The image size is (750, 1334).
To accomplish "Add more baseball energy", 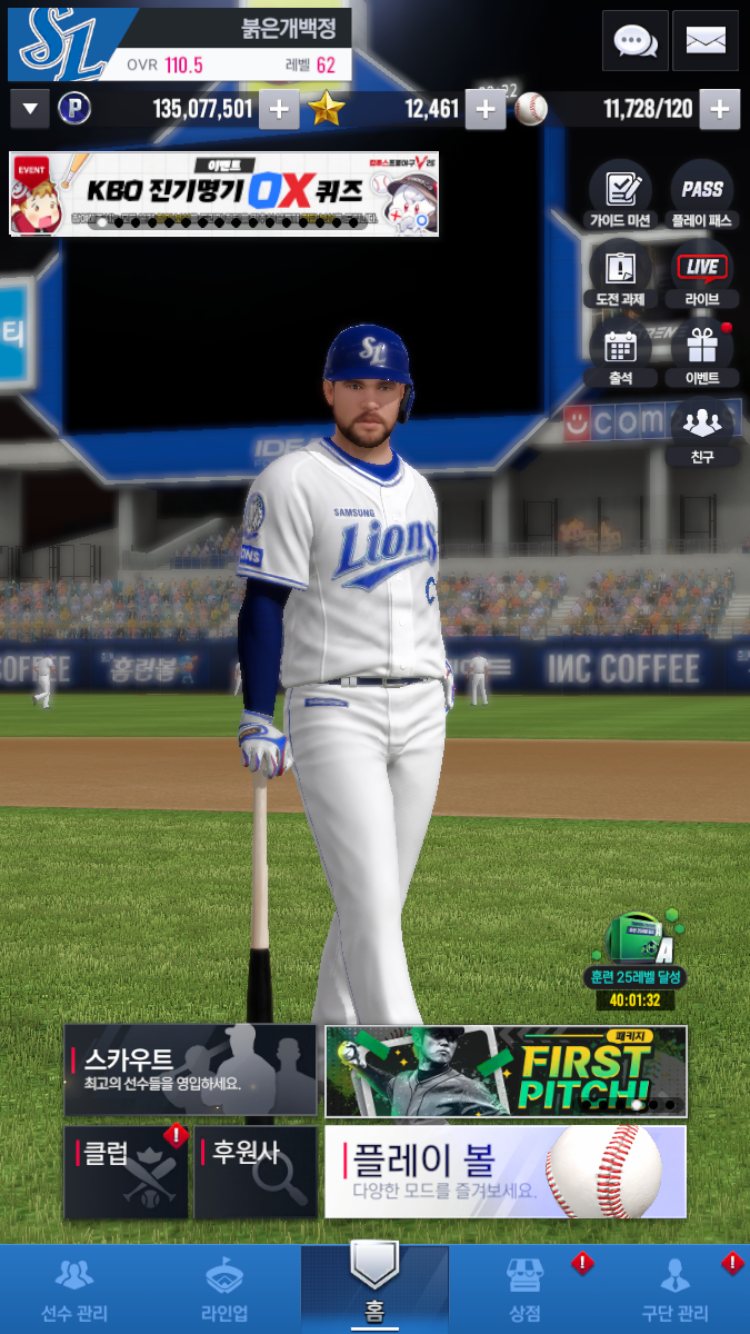I will (x=719, y=109).
